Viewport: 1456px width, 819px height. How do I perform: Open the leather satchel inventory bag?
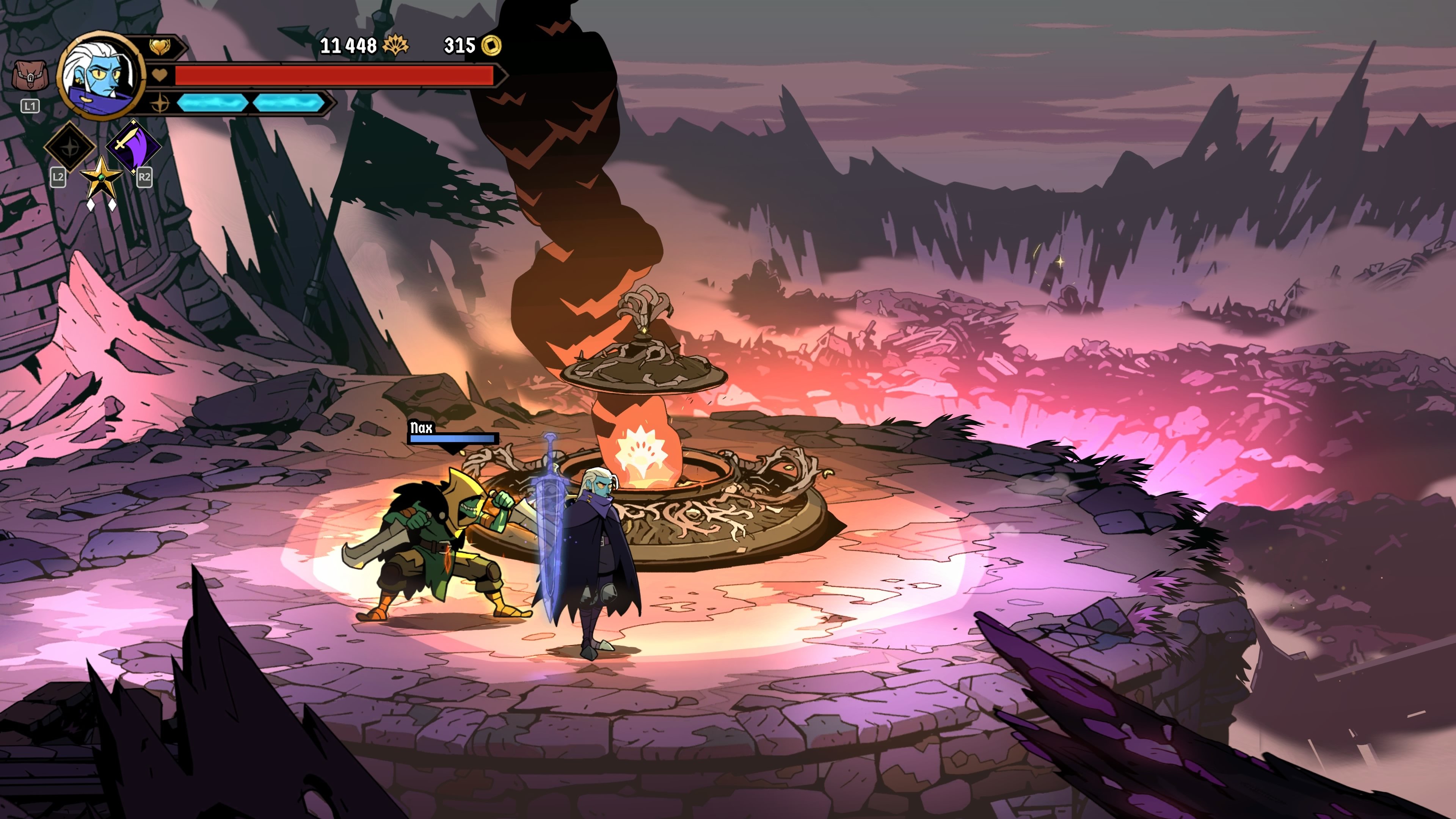pos(30,76)
